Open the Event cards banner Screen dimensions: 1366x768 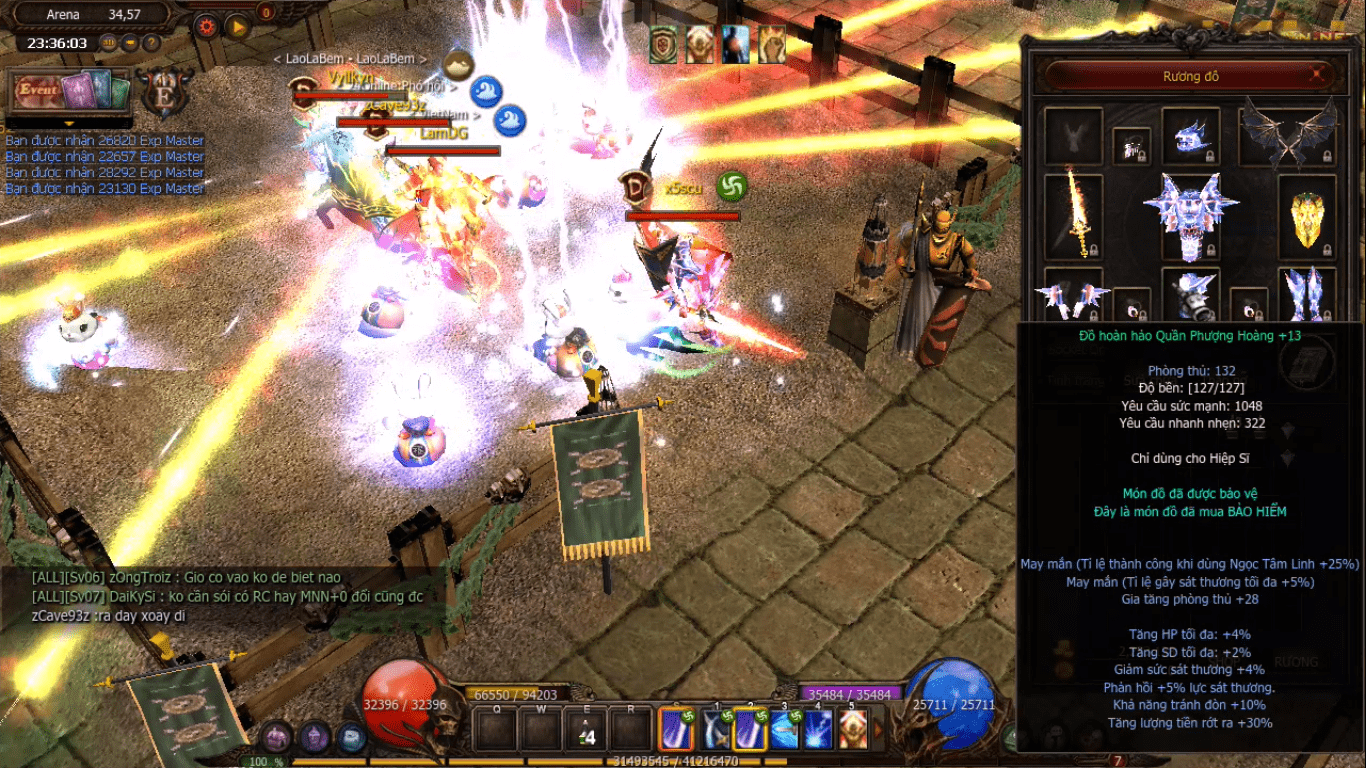(70, 92)
